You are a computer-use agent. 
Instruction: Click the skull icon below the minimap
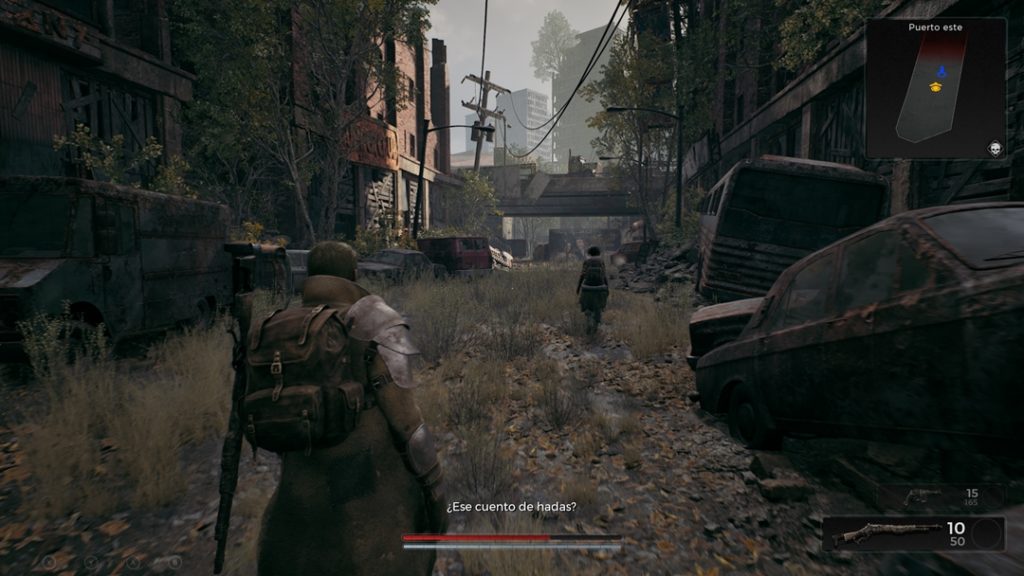995,148
